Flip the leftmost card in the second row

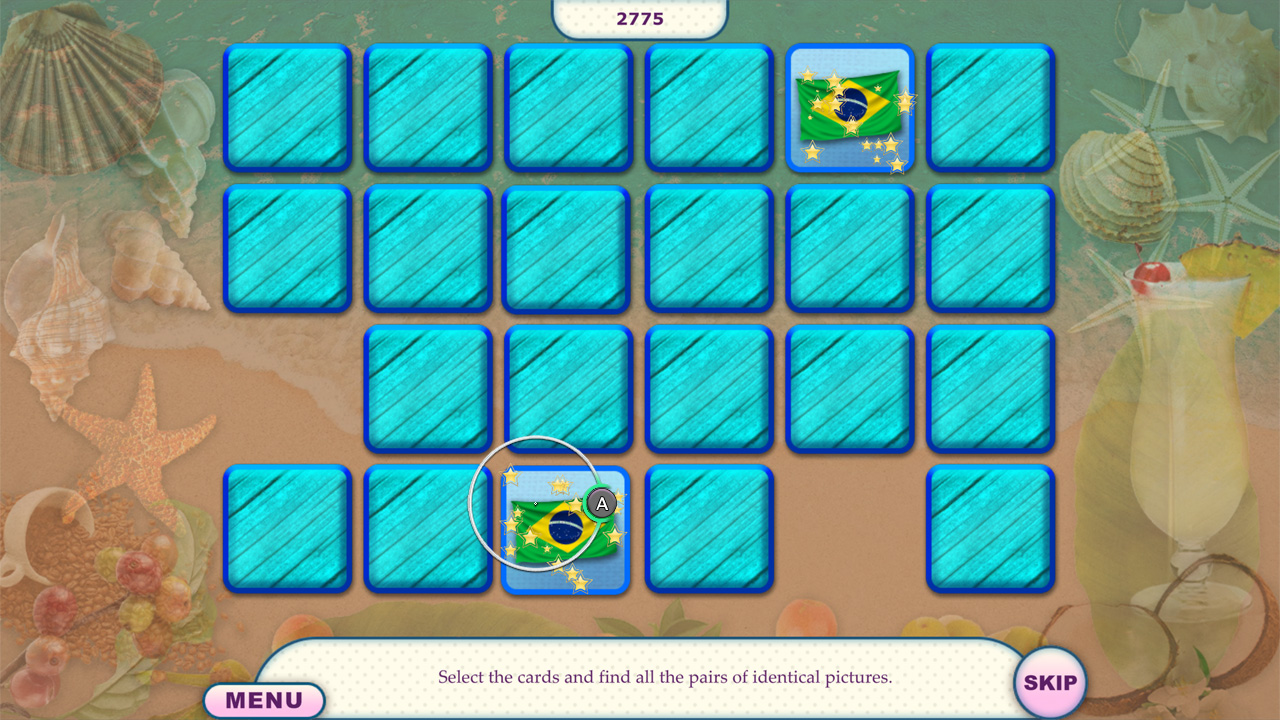(x=287, y=249)
